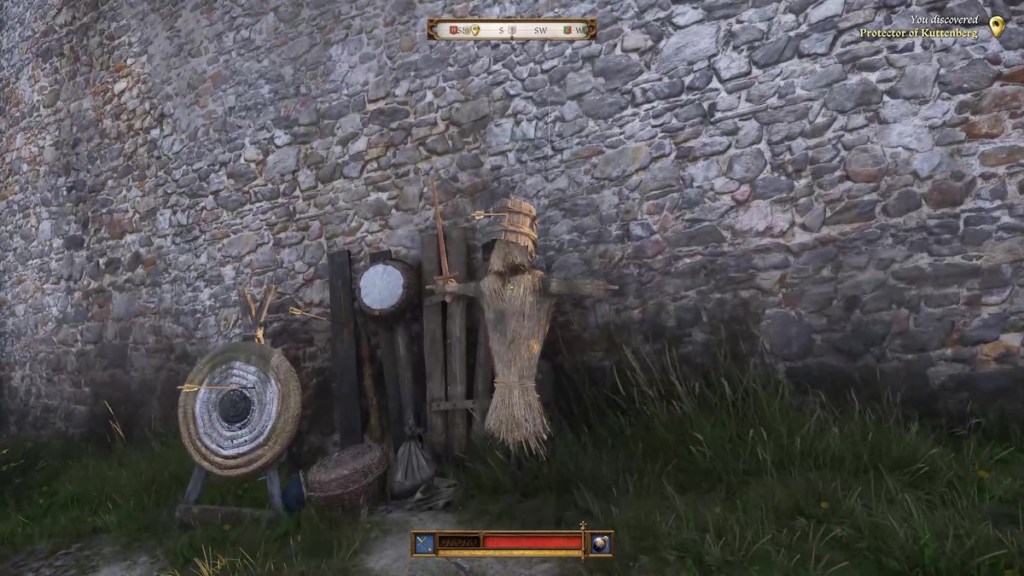Image resolution: width=1024 pixels, height=576 pixels.
Task: Click the gold location pin icon
Action: [996, 27]
